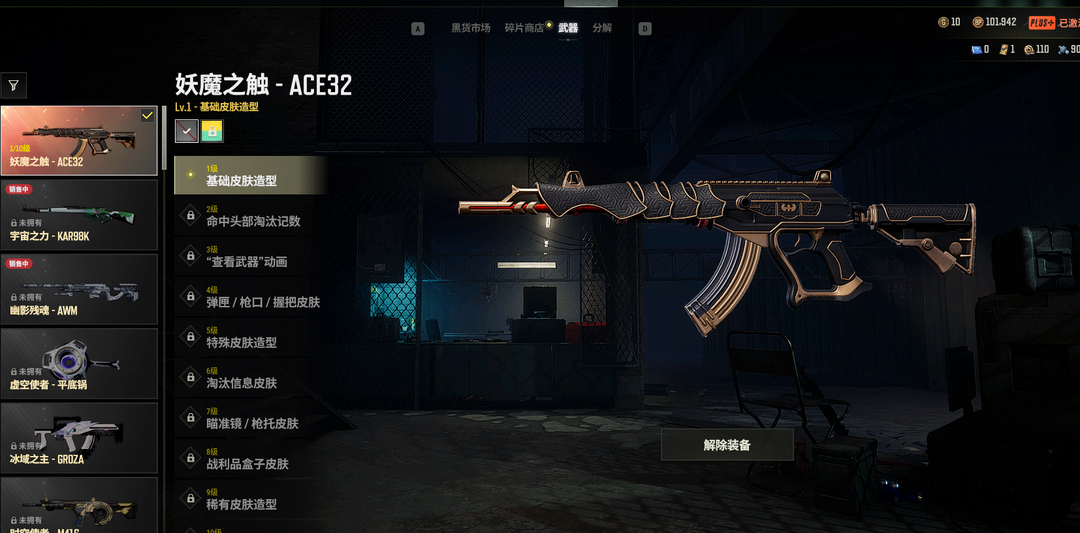Select level 1 基础皮肤造型 row

[250, 176]
